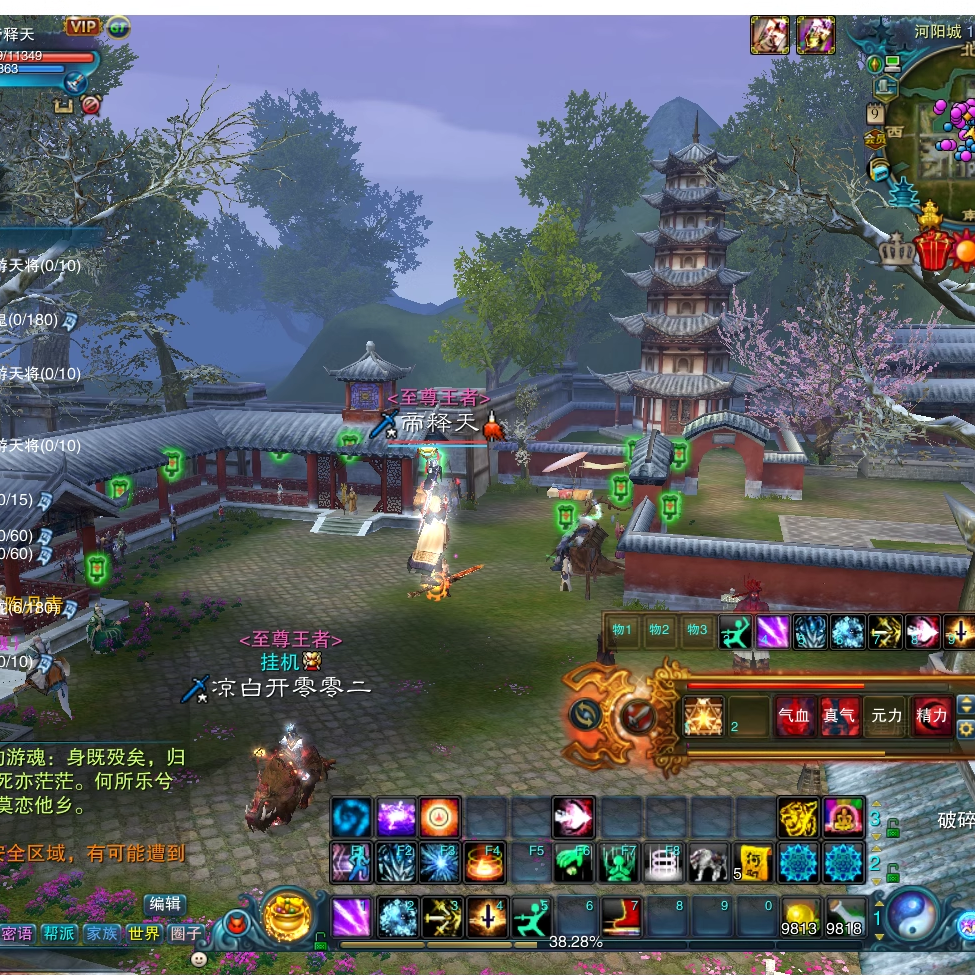Click the 气血 (HP) potion slot
Image resolution: width=975 pixels, height=975 pixels.
795,717
